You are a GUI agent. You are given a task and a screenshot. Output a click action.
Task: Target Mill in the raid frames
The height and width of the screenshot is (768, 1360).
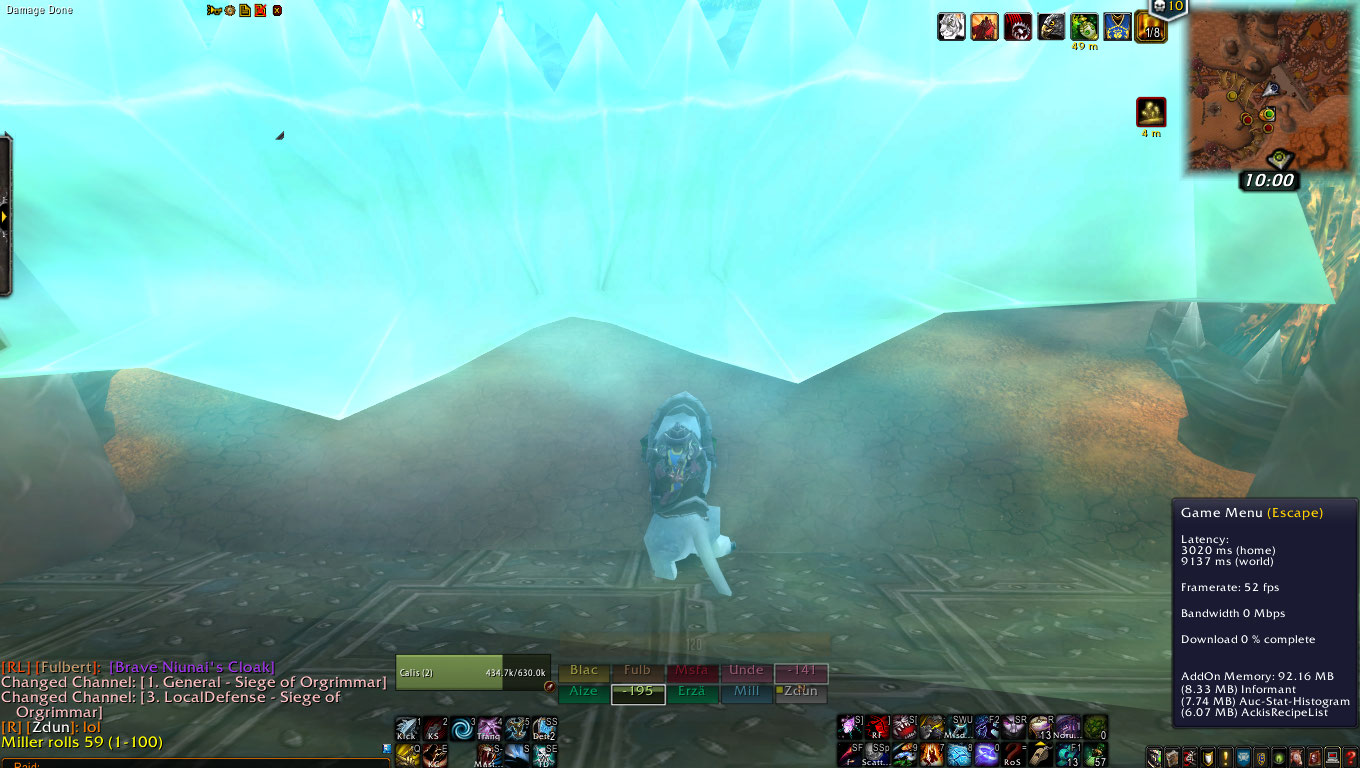point(746,692)
